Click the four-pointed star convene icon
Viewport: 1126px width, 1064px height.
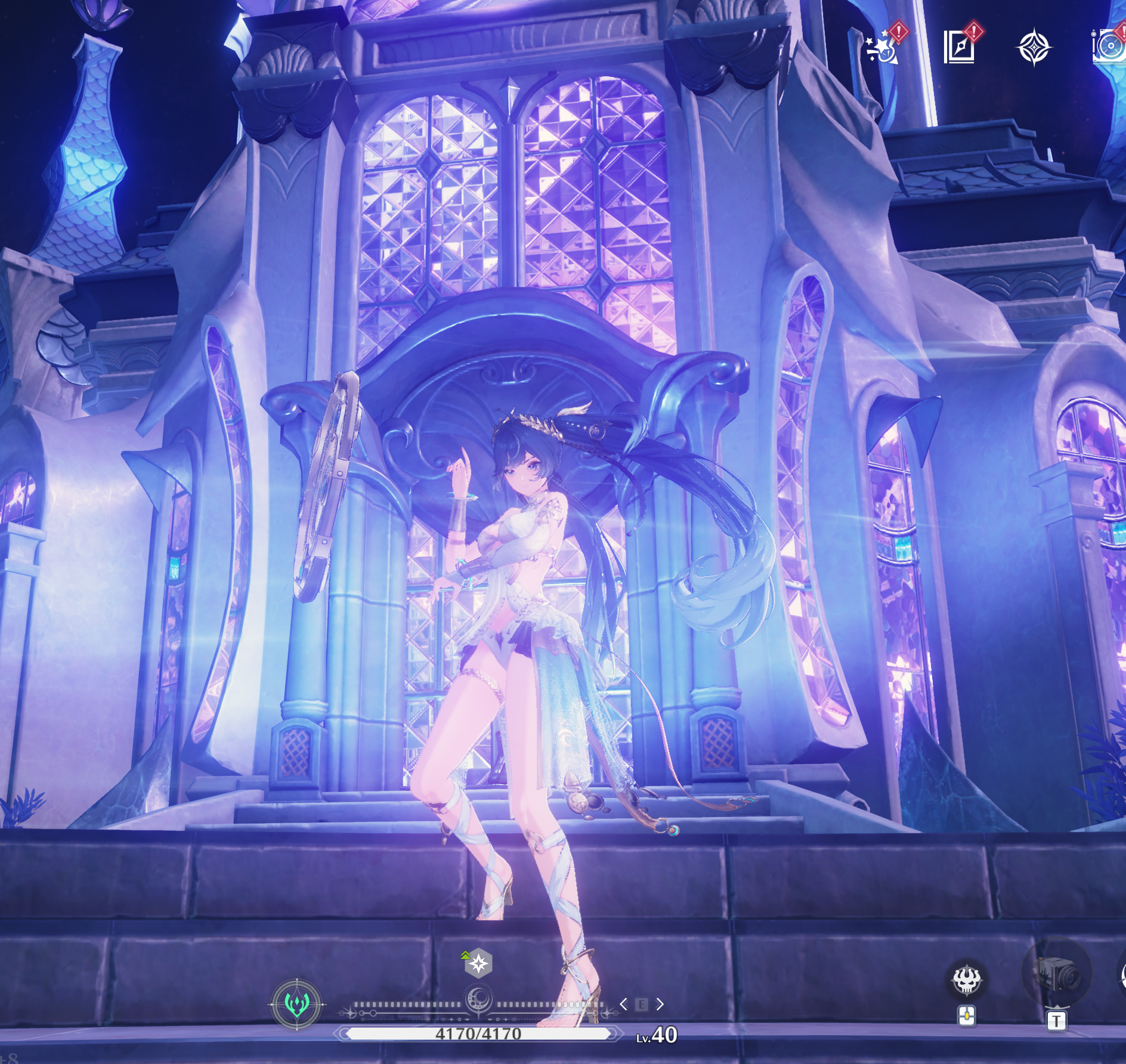1034,48
